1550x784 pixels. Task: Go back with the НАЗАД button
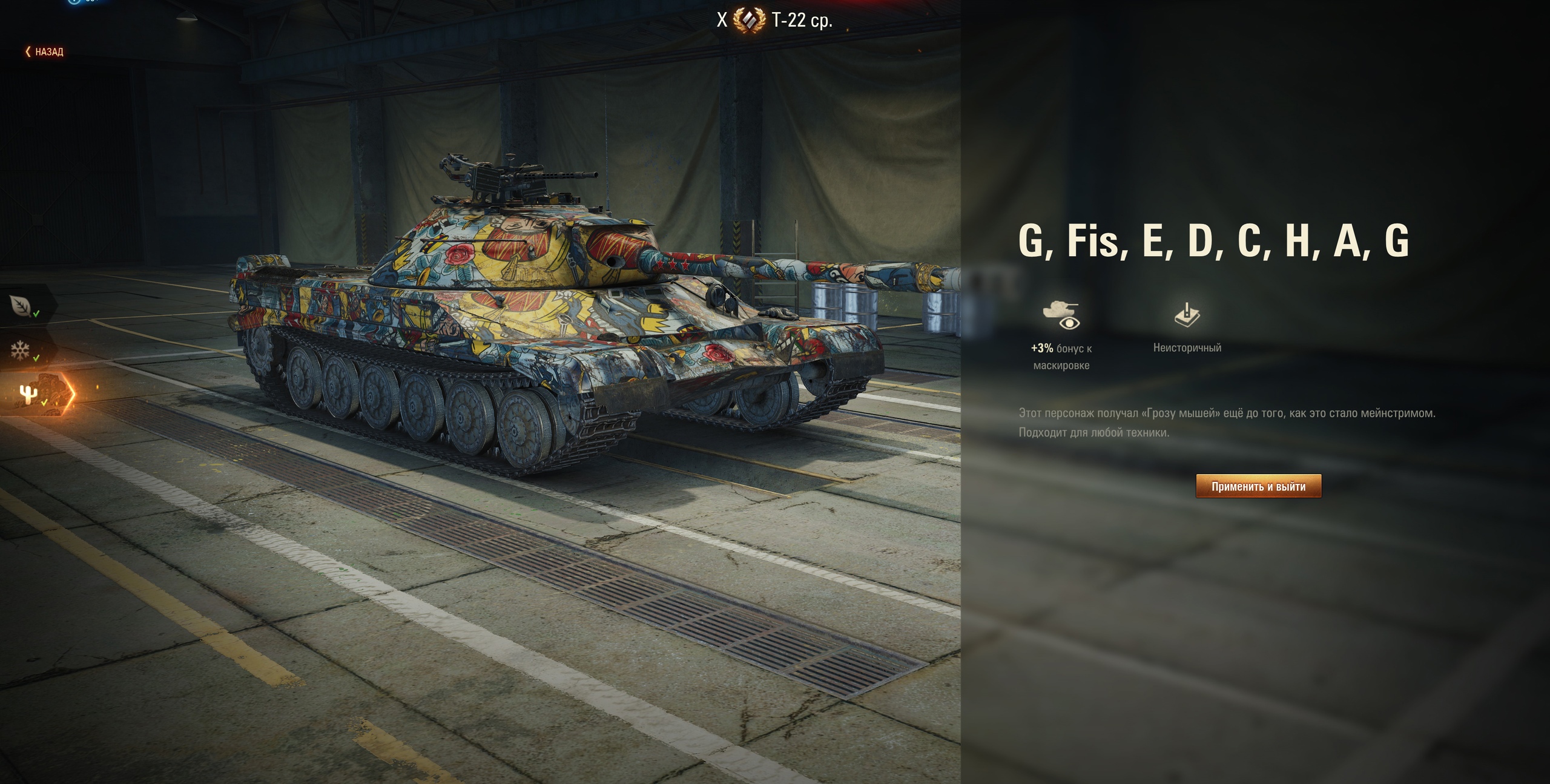tap(45, 52)
